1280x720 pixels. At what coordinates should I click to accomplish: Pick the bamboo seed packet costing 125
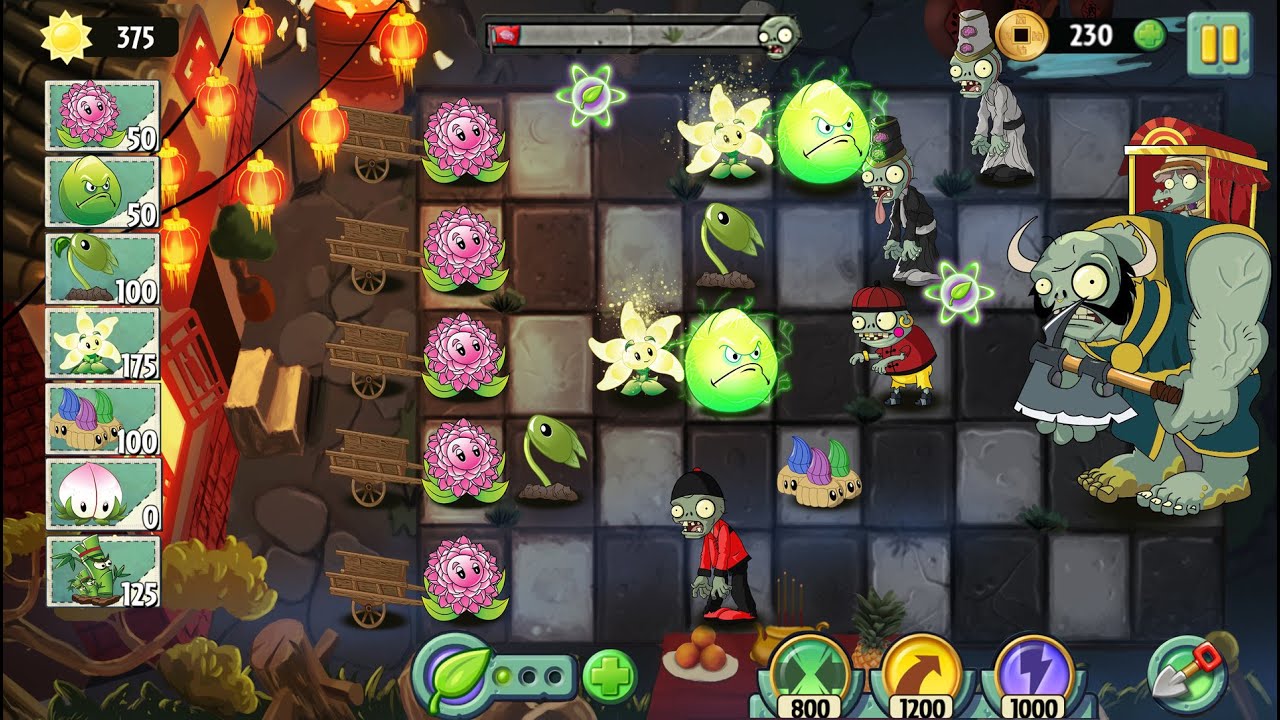pos(102,570)
